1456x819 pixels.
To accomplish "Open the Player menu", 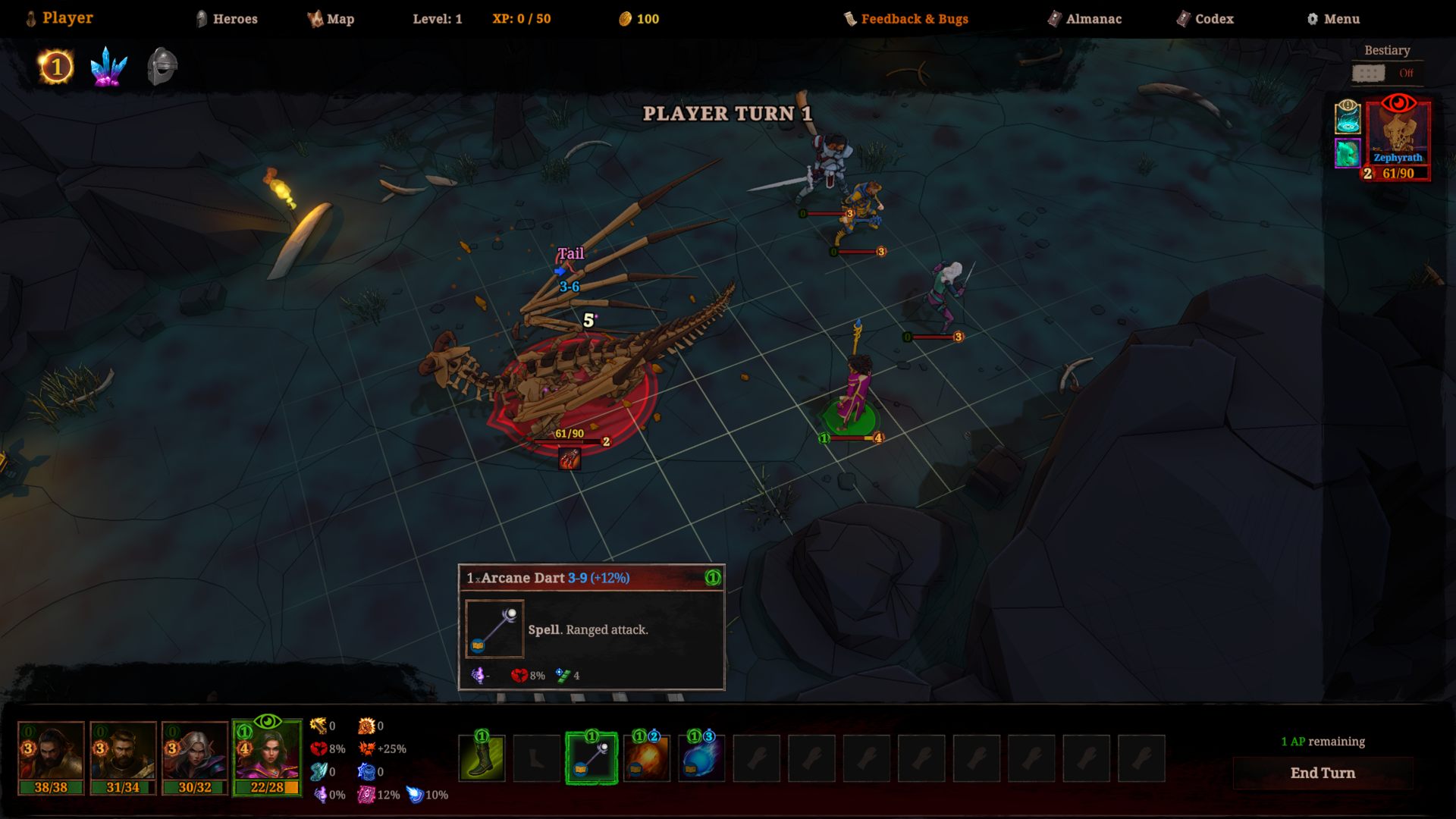I will [x=60, y=18].
